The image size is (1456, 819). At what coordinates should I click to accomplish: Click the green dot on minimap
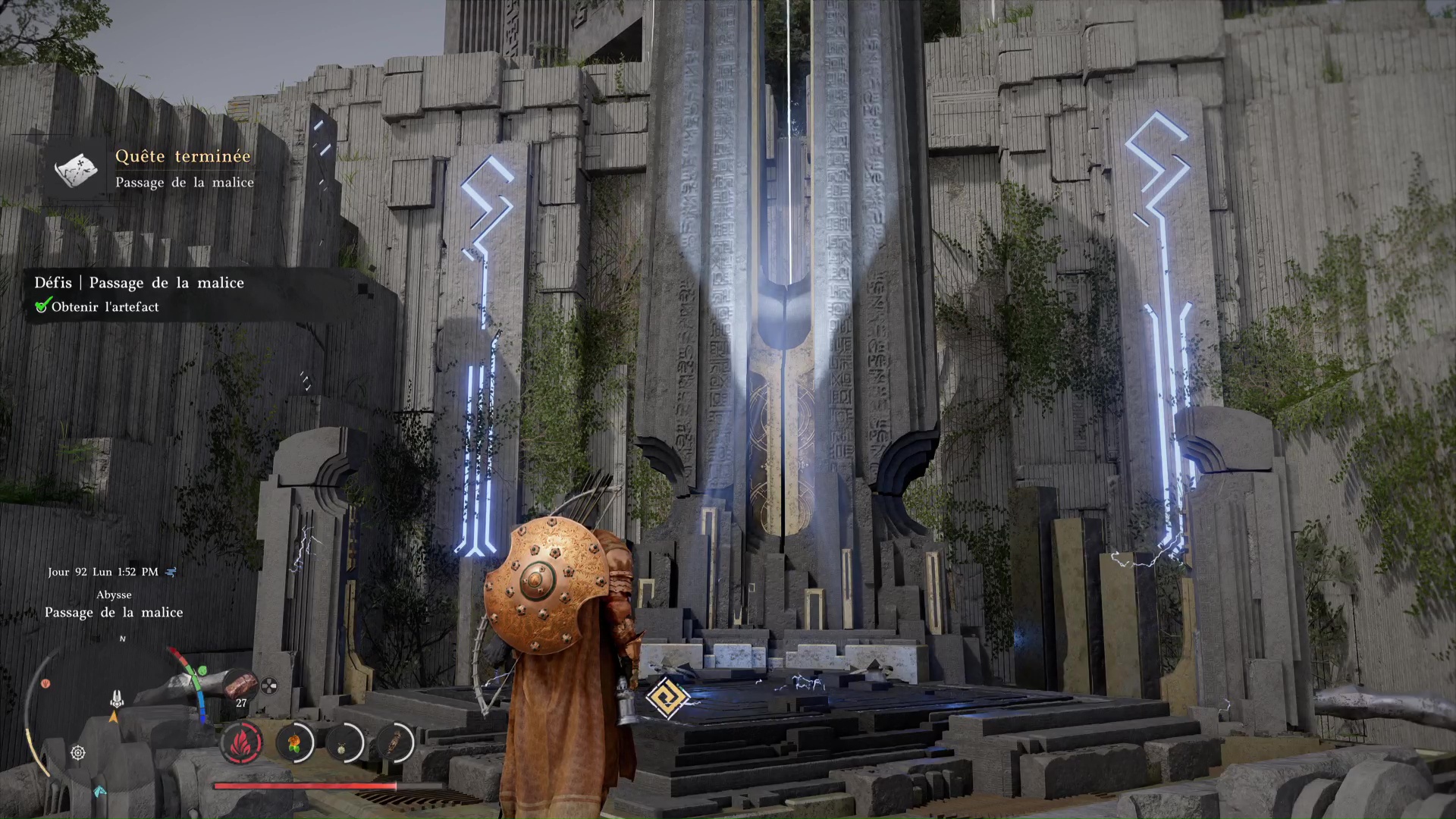tap(202, 671)
